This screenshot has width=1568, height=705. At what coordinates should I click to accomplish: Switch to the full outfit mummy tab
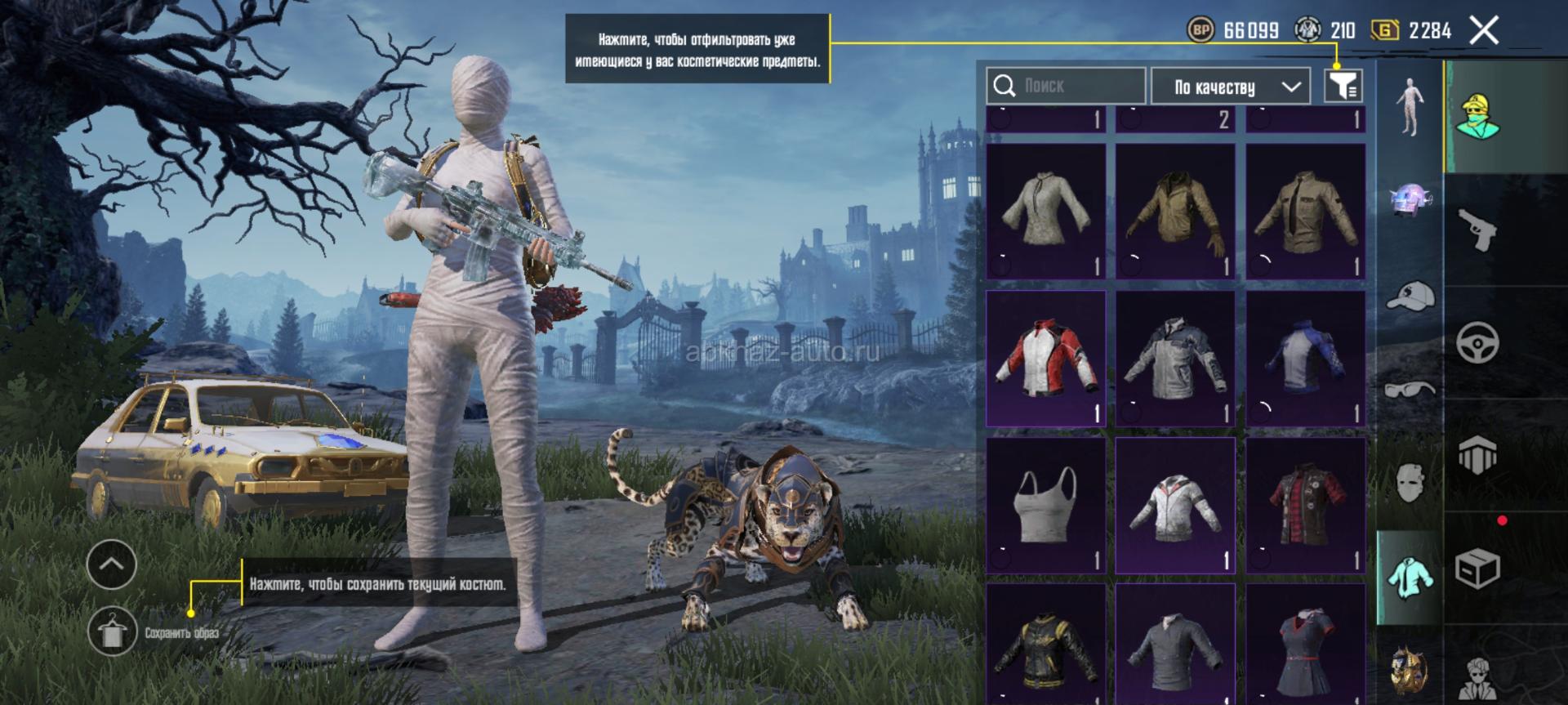click(1410, 108)
